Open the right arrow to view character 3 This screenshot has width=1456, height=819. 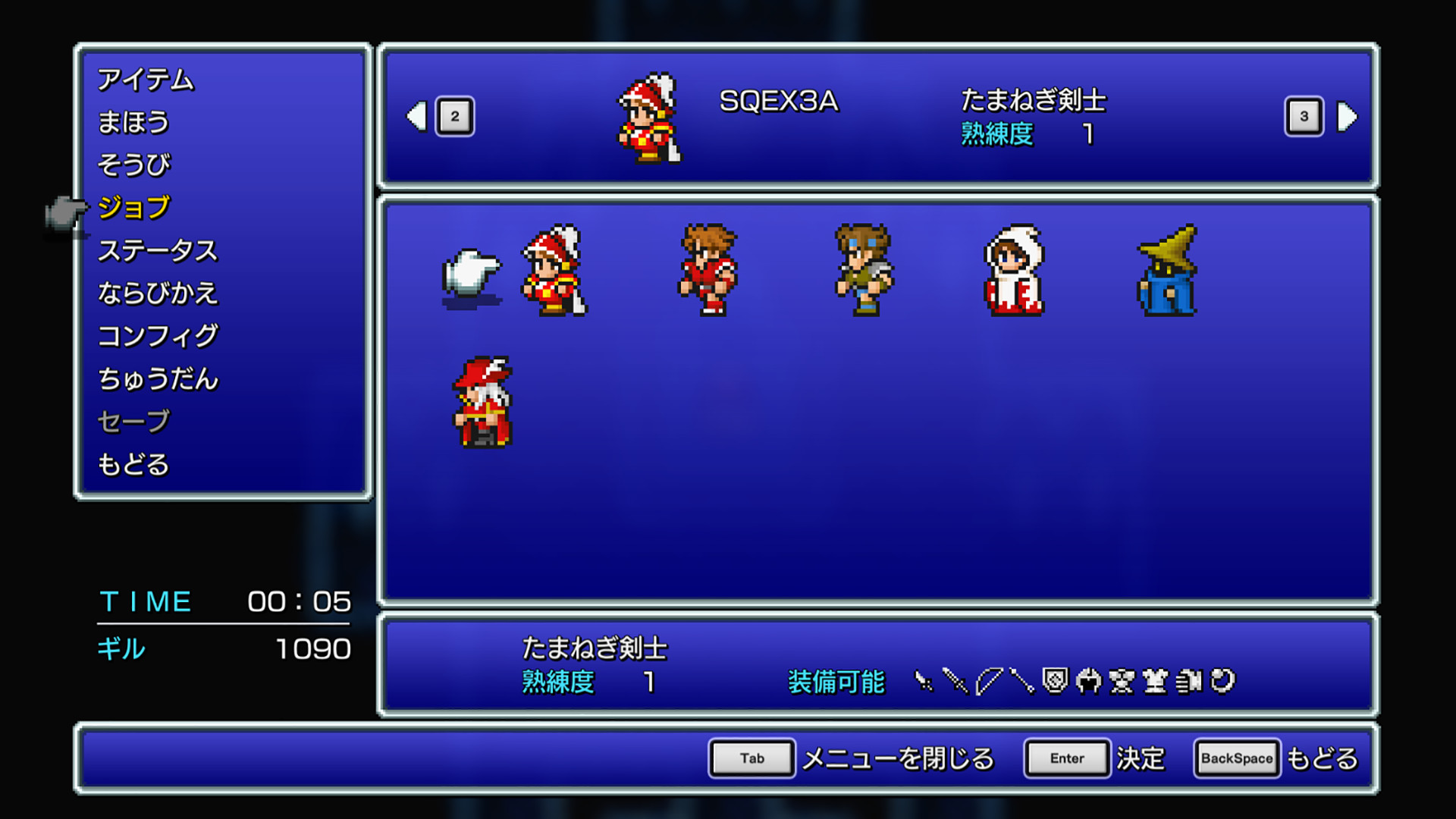pos(1348,115)
